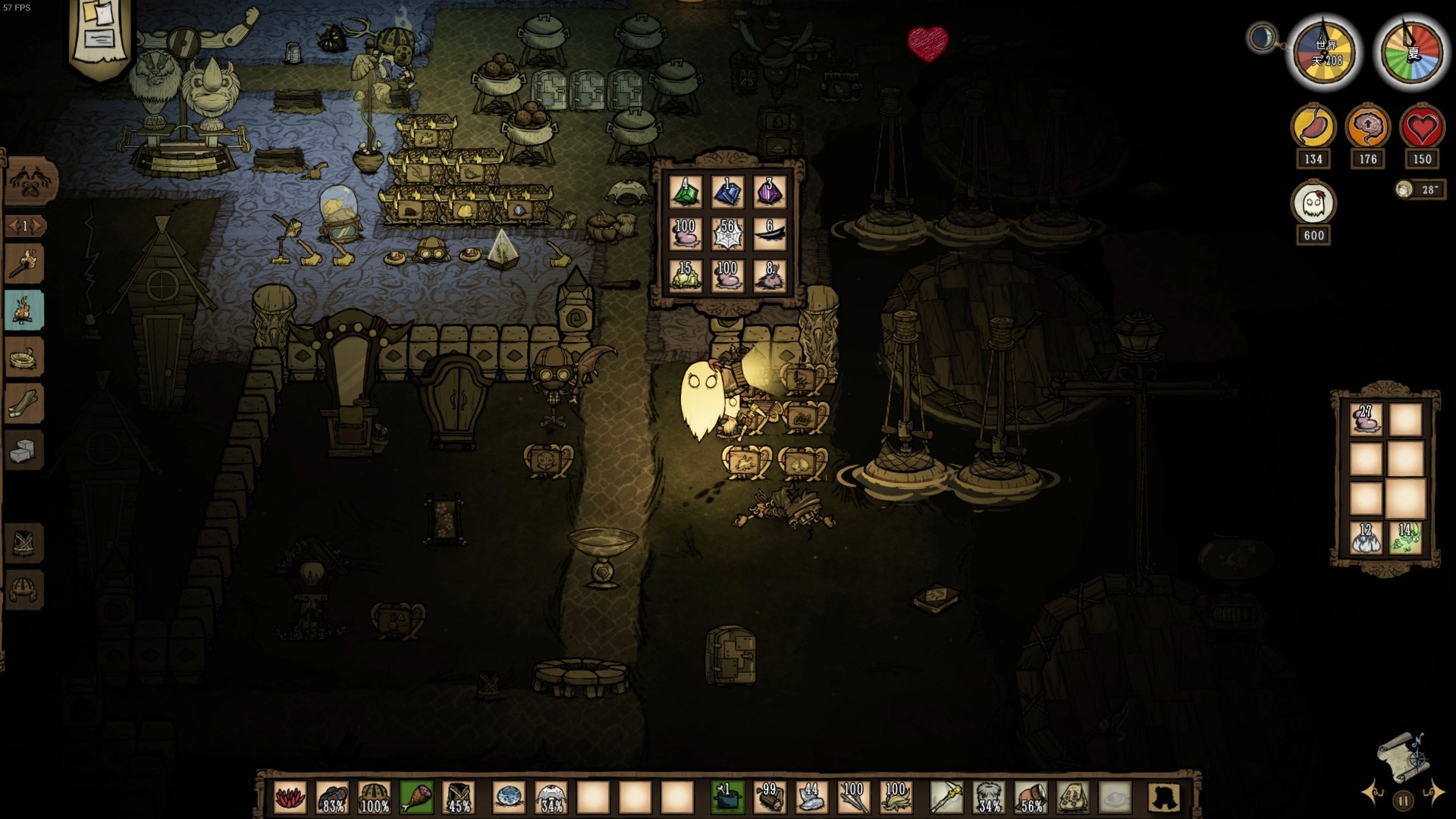Choose the crock pot item slot

pos(727,798)
